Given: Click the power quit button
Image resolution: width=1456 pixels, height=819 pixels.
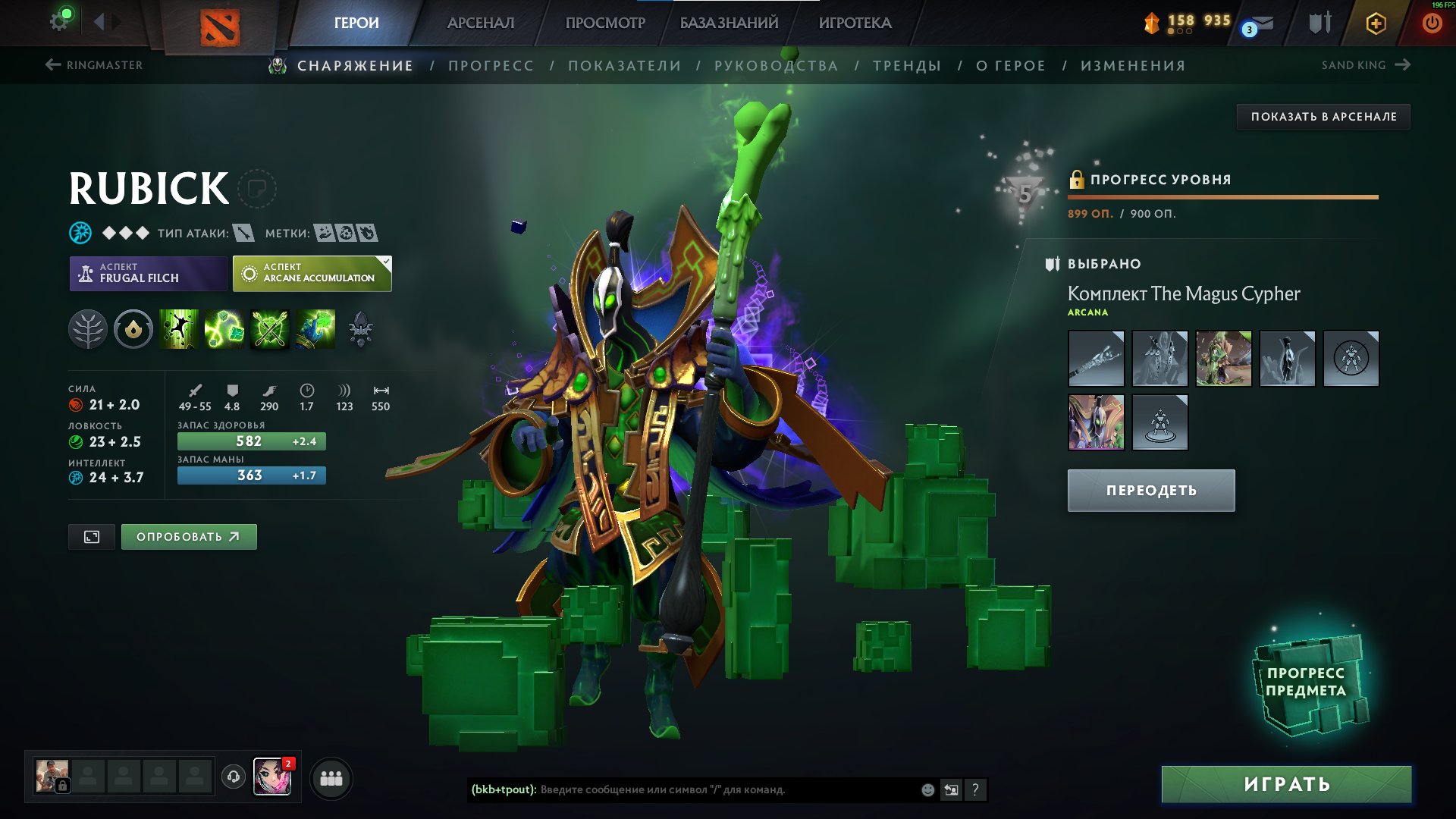Looking at the screenshot, I should click(x=1432, y=23).
